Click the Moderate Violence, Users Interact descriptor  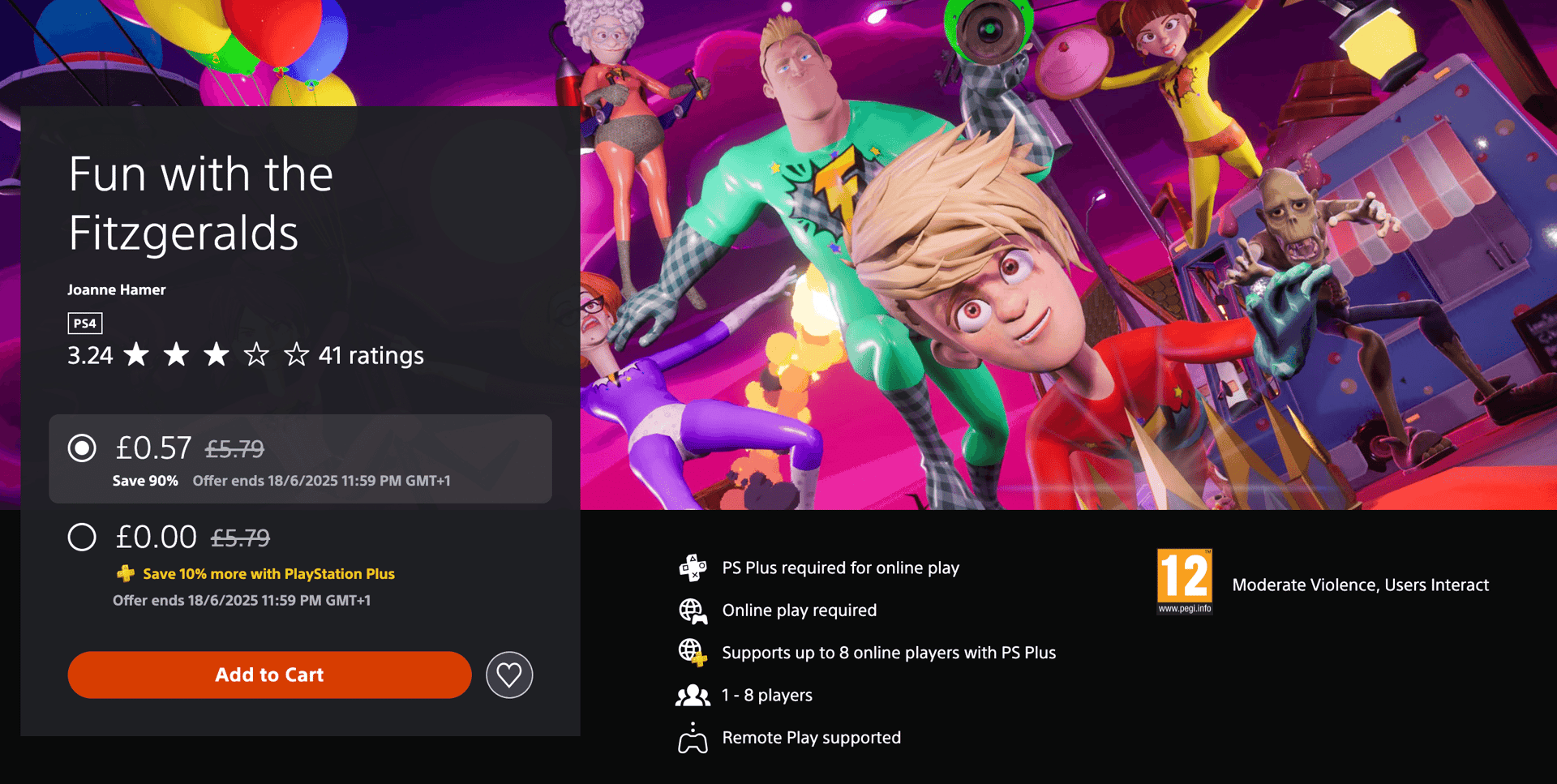click(1359, 584)
